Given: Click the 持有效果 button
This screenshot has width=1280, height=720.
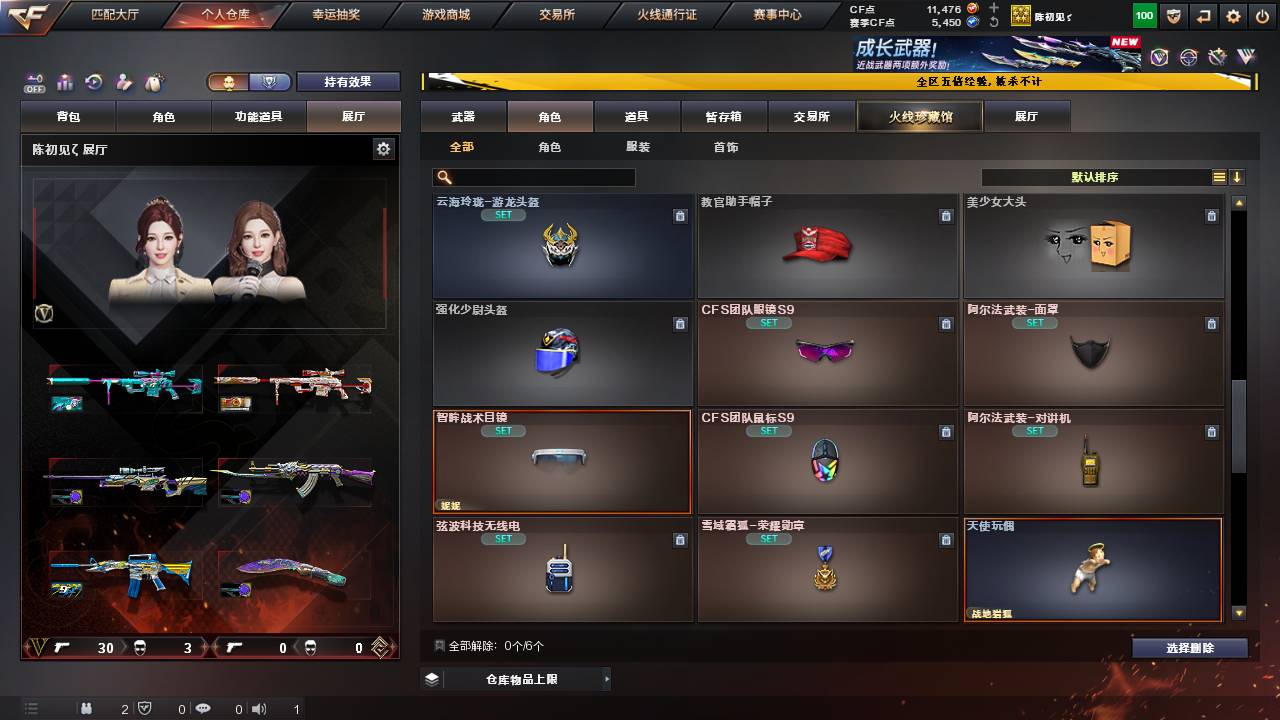Looking at the screenshot, I should click(x=348, y=82).
